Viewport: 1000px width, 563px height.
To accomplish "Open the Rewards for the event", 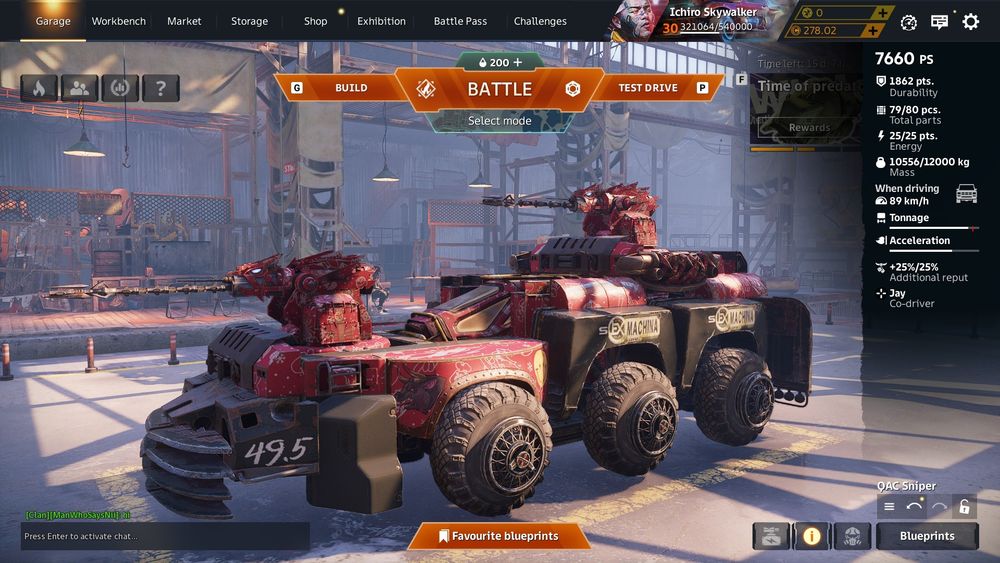I will point(809,127).
